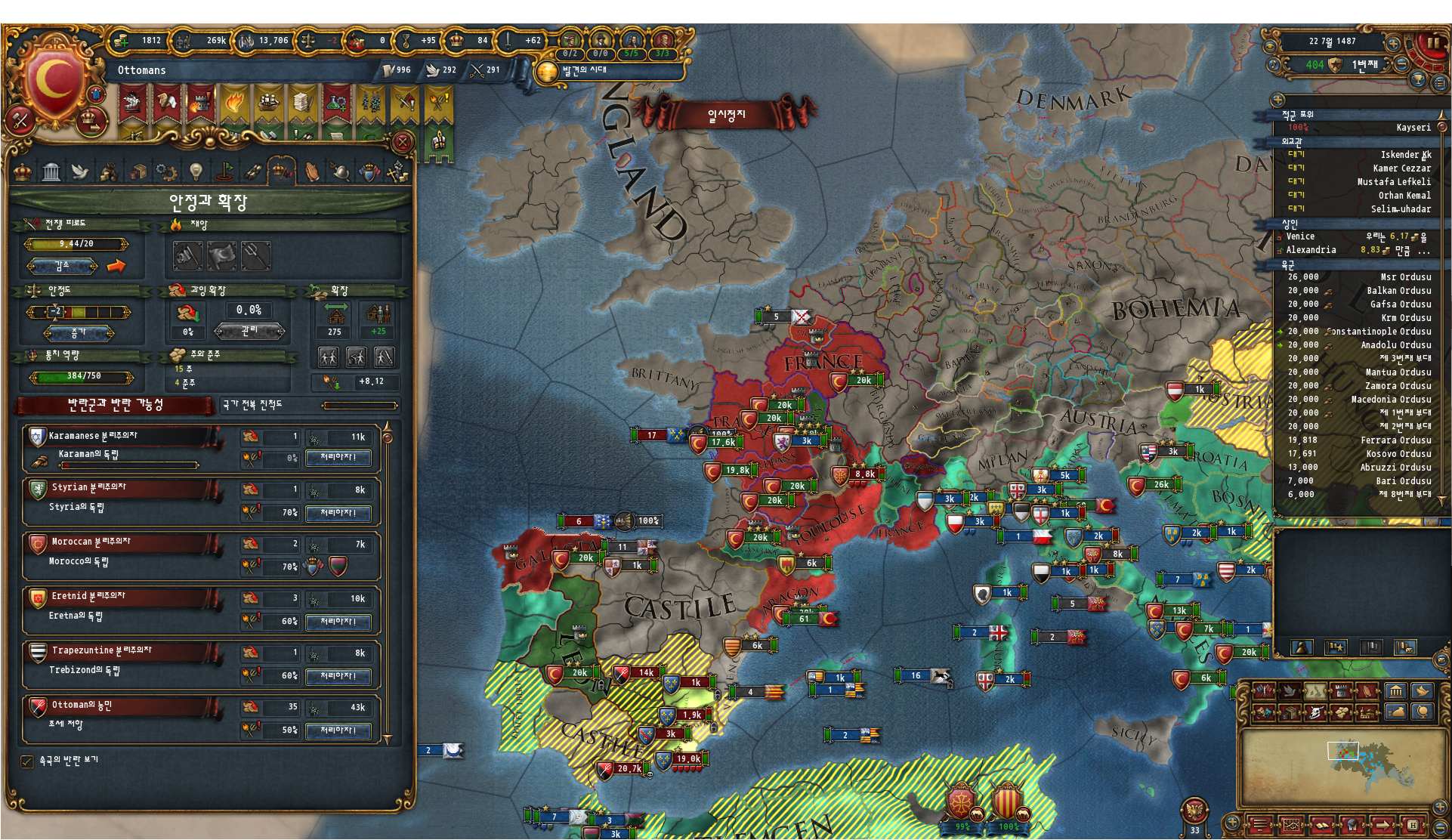Image resolution: width=1452 pixels, height=840 pixels.
Task: Open the Ottomans country shield
Action: pos(54,80)
